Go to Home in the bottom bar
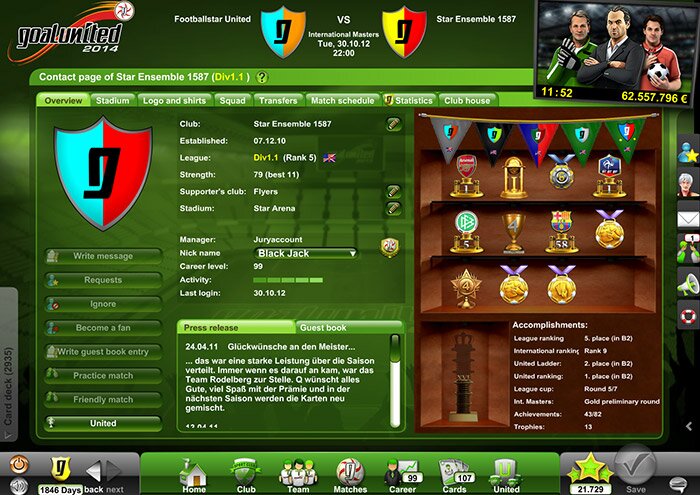Screen dimensions: 700x495 click(x=193, y=474)
